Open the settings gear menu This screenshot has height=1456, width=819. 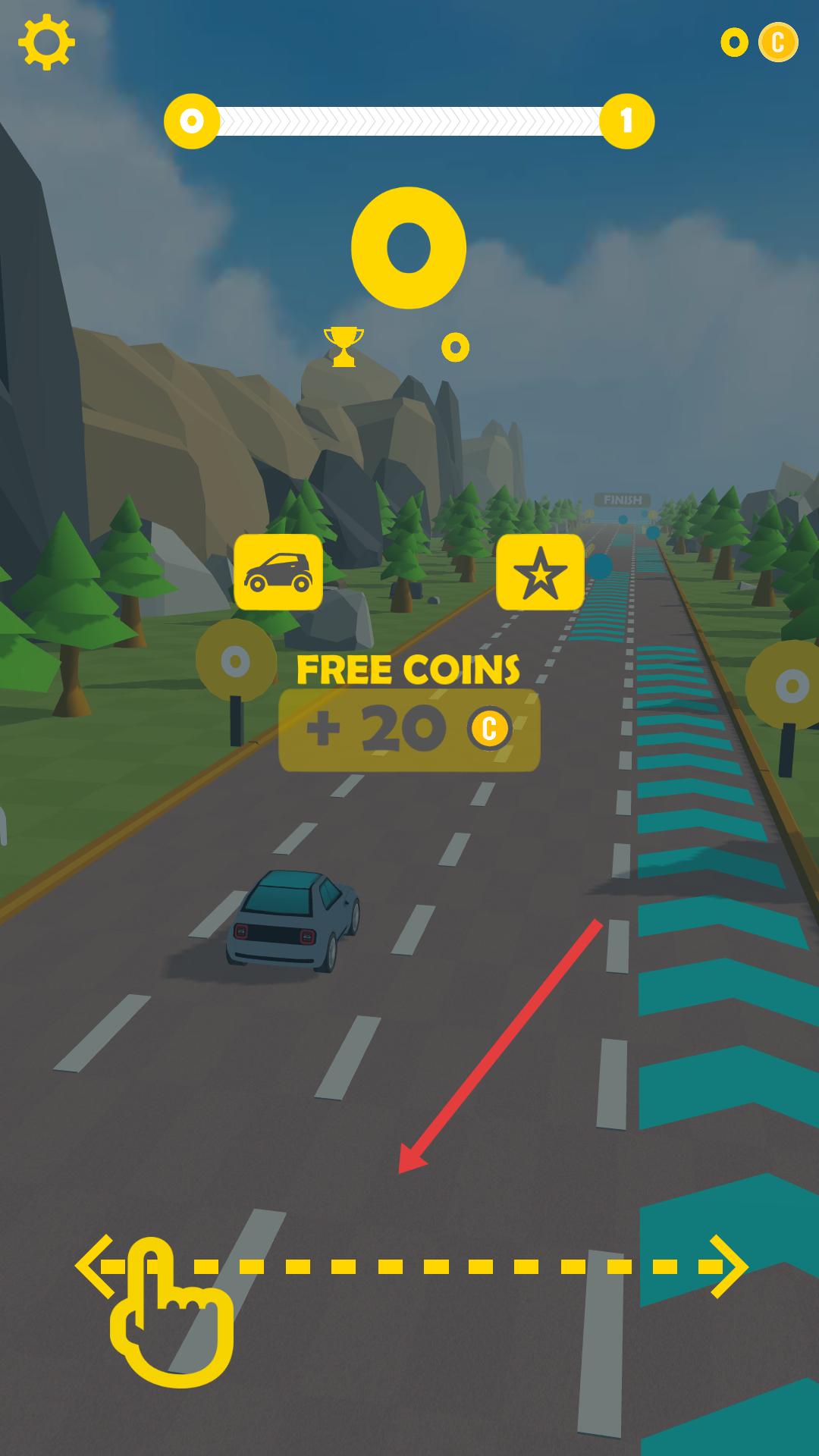tap(46, 42)
